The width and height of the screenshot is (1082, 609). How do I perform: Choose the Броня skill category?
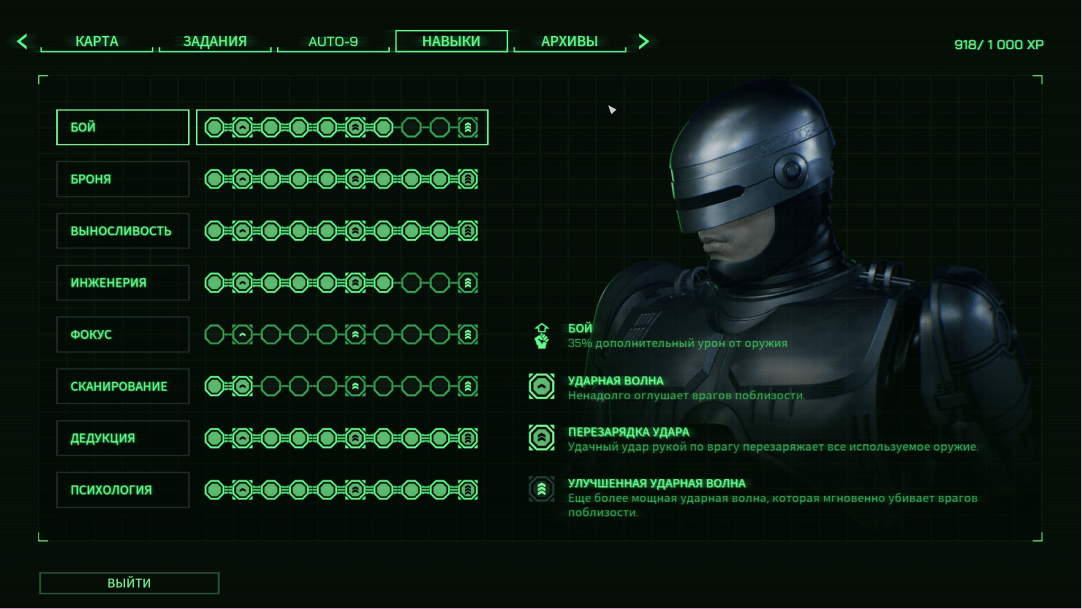point(123,179)
